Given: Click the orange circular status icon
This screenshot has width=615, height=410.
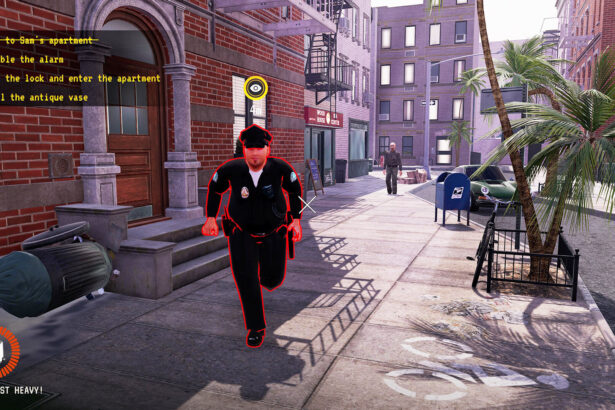Looking at the screenshot, I should [x=5, y=352].
